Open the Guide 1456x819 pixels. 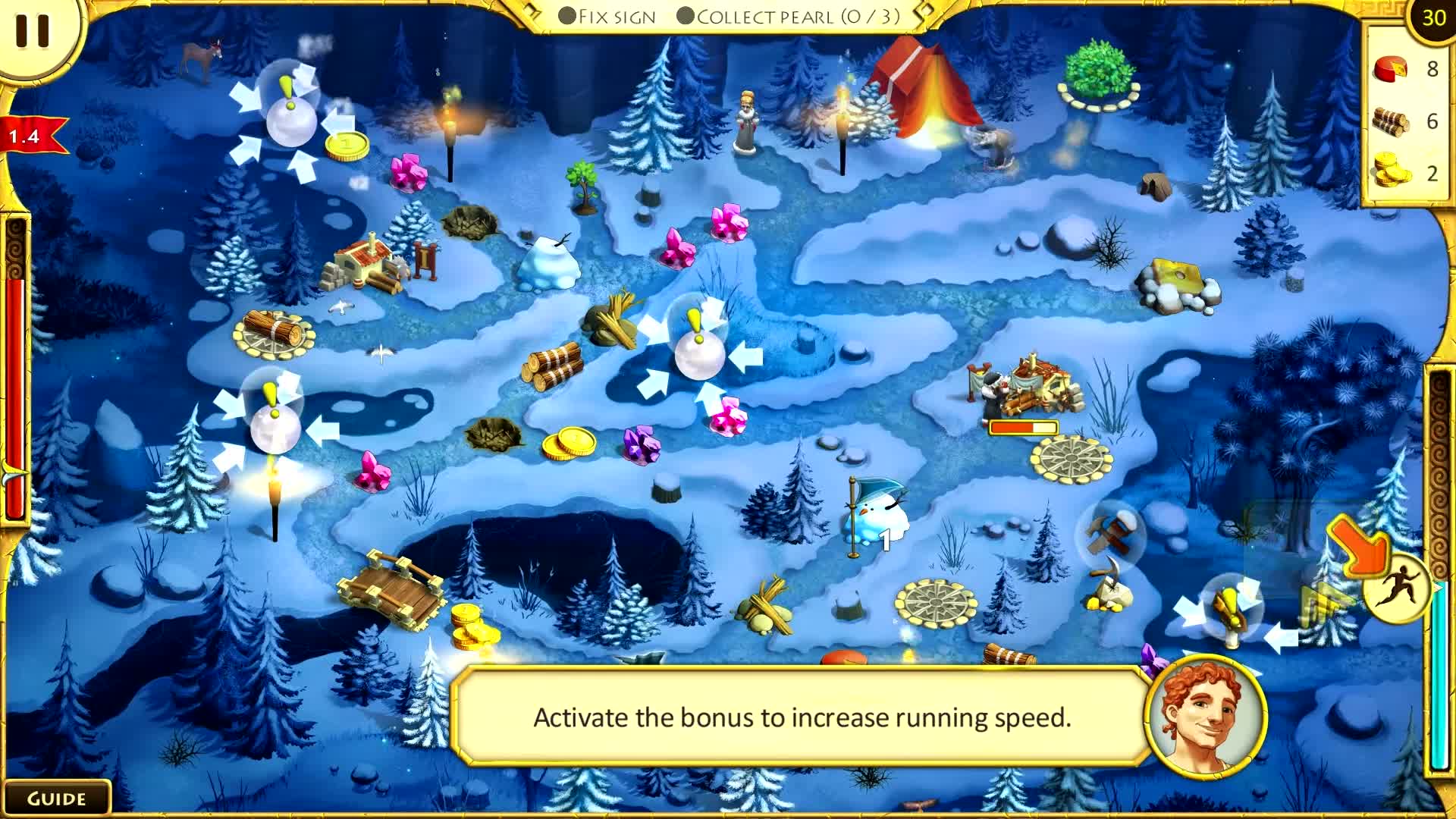[56, 799]
